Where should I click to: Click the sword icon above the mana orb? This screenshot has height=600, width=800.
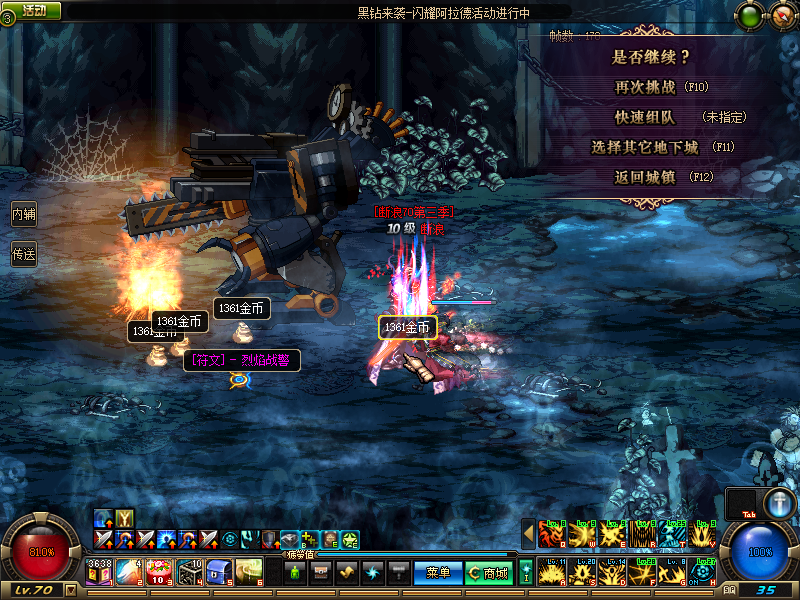pyautogui.click(x=779, y=503)
